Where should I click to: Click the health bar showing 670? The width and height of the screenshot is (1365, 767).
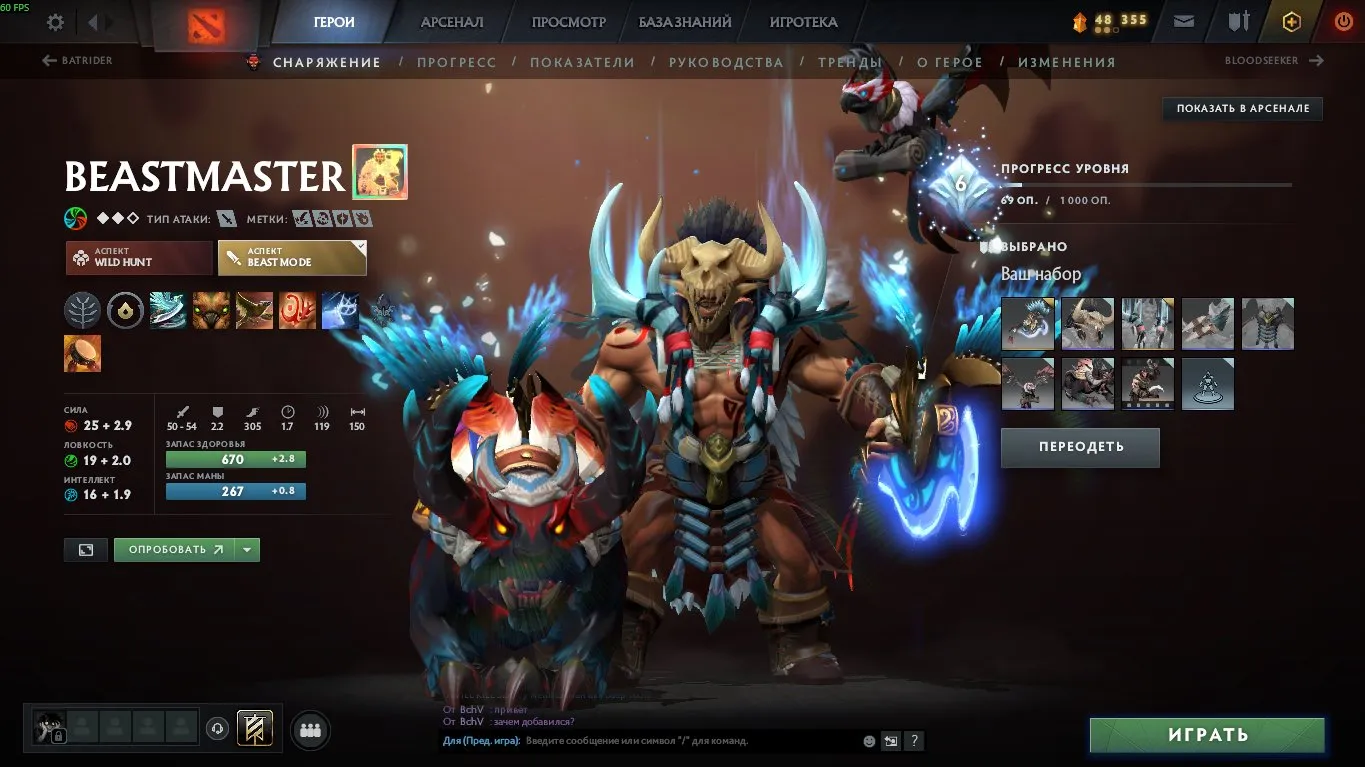pos(235,459)
